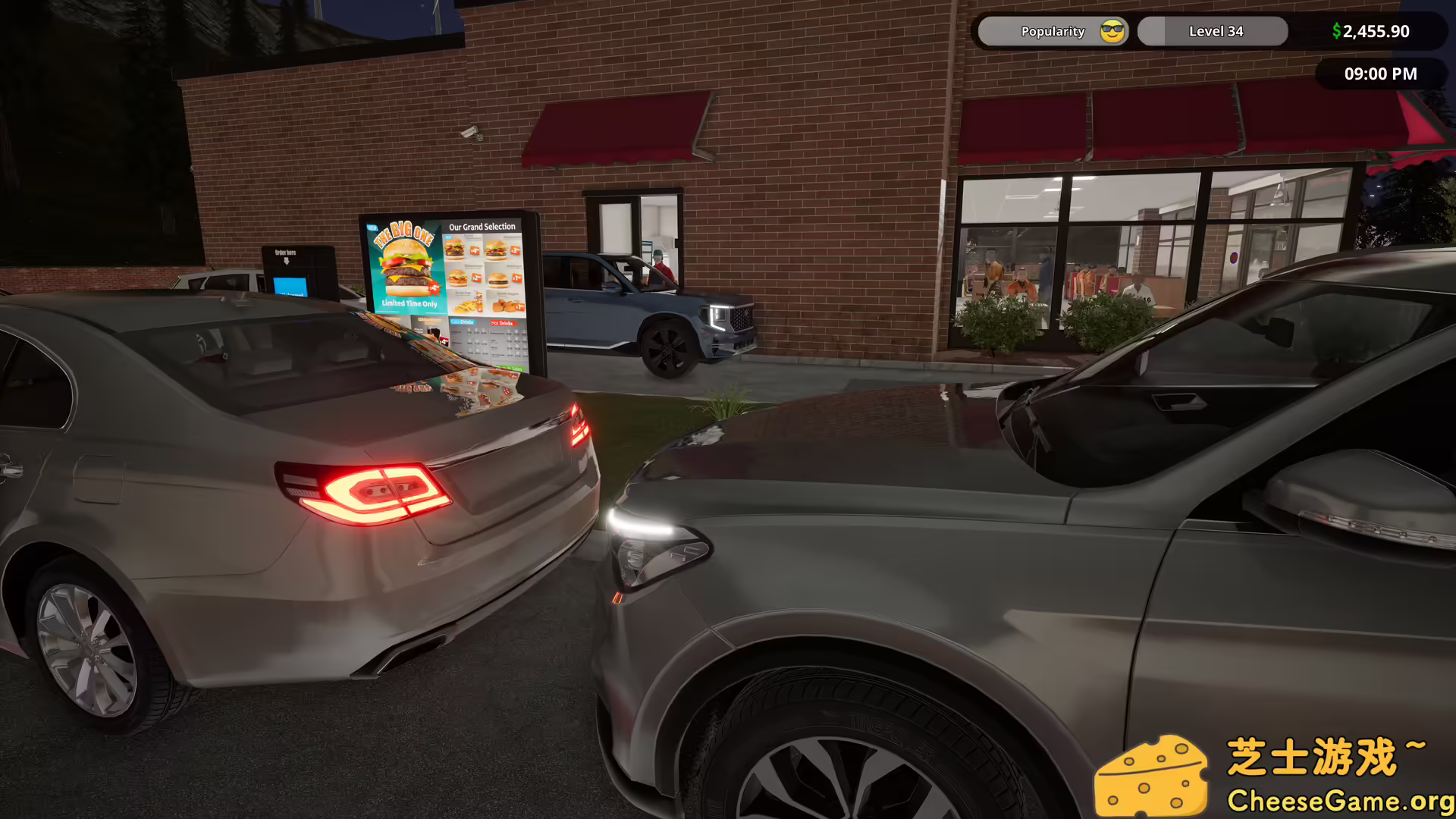Click the green dollar sign money icon
Image resolution: width=1456 pixels, height=819 pixels.
tap(1336, 31)
